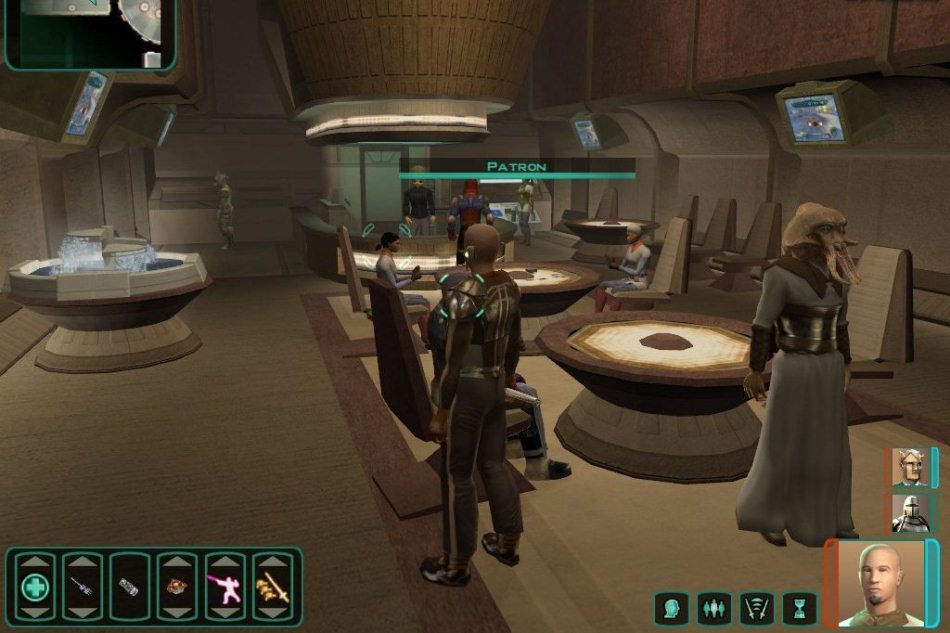Use the brown mine item slot
The width and height of the screenshot is (950, 633).
tap(177, 587)
